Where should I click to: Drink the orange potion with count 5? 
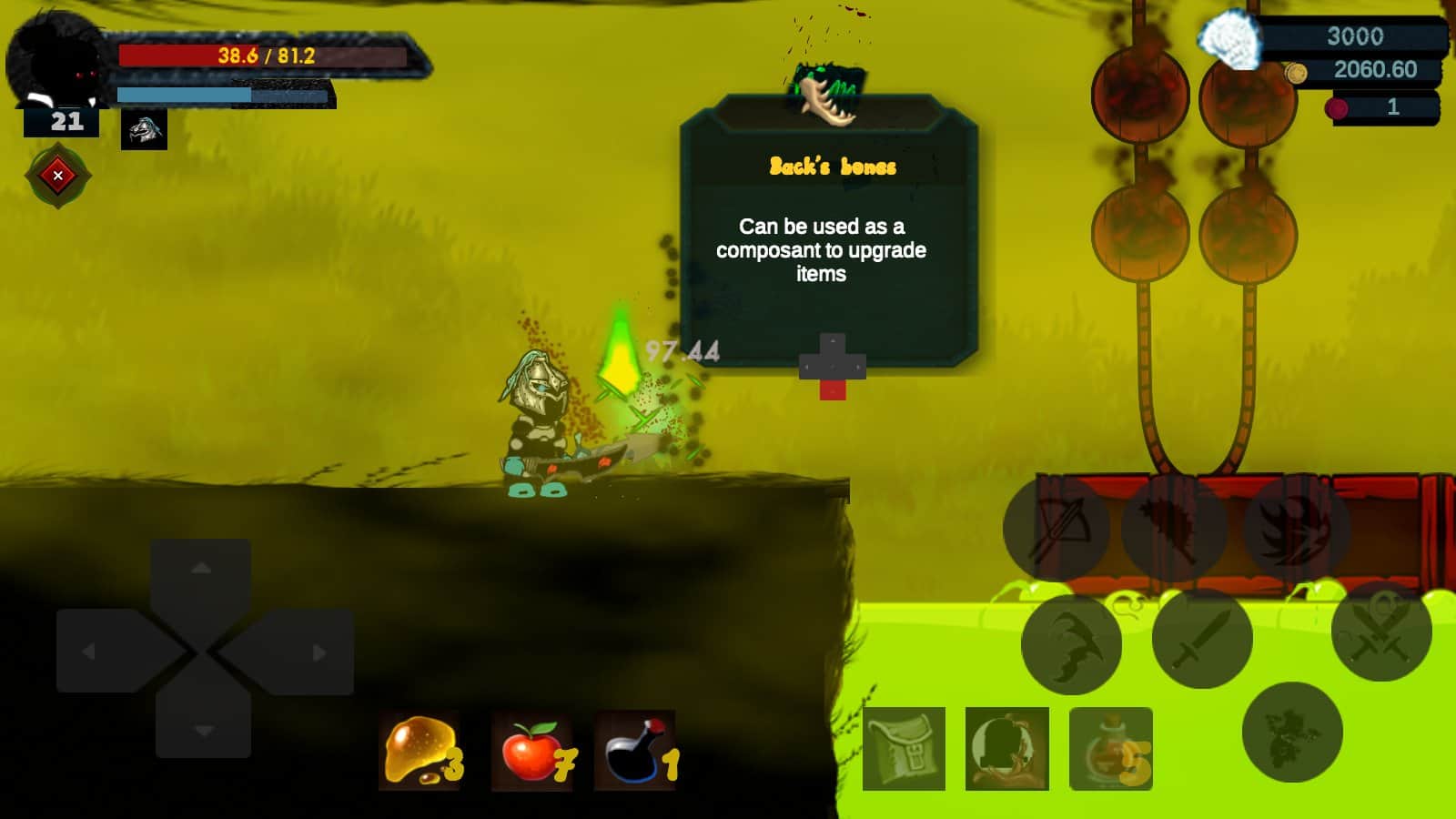pos(1110,749)
